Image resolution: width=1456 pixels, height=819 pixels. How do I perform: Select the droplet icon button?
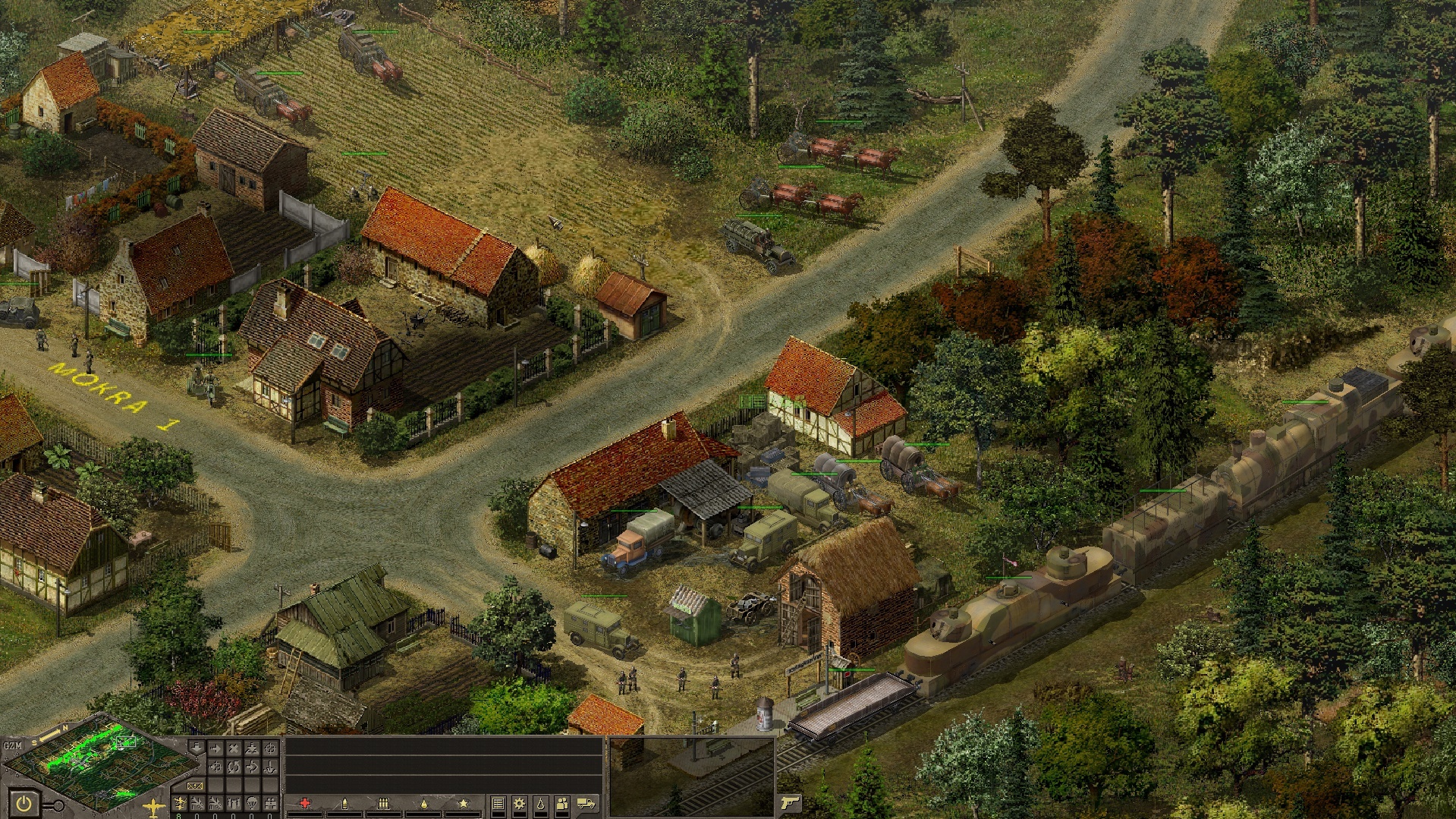pyautogui.click(x=540, y=804)
